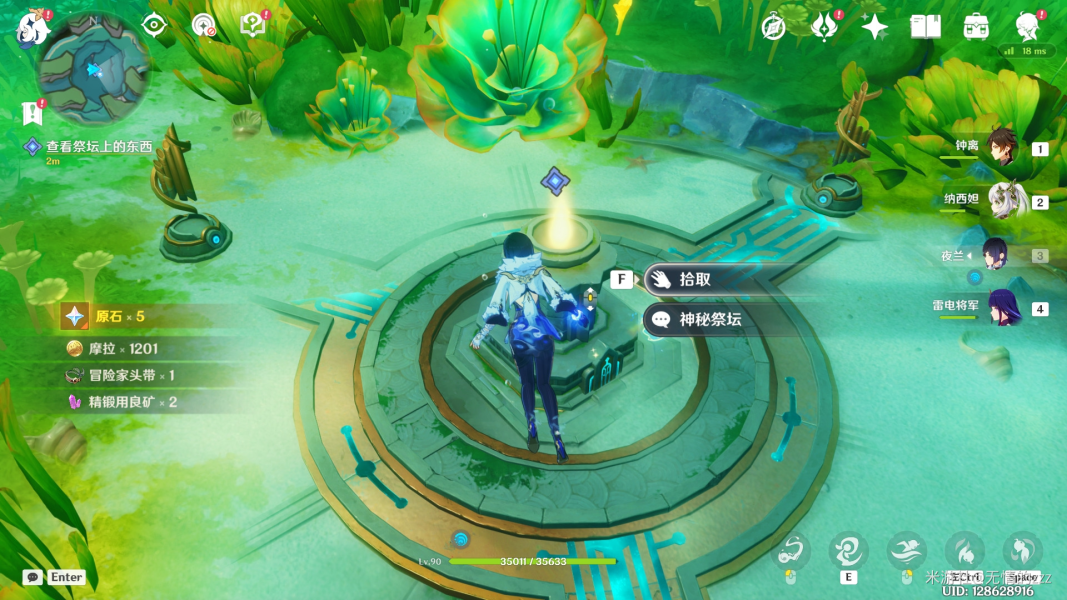Open the character screen icon
The height and width of the screenshot is (600, 1067).
click(x=1026, y=27)
